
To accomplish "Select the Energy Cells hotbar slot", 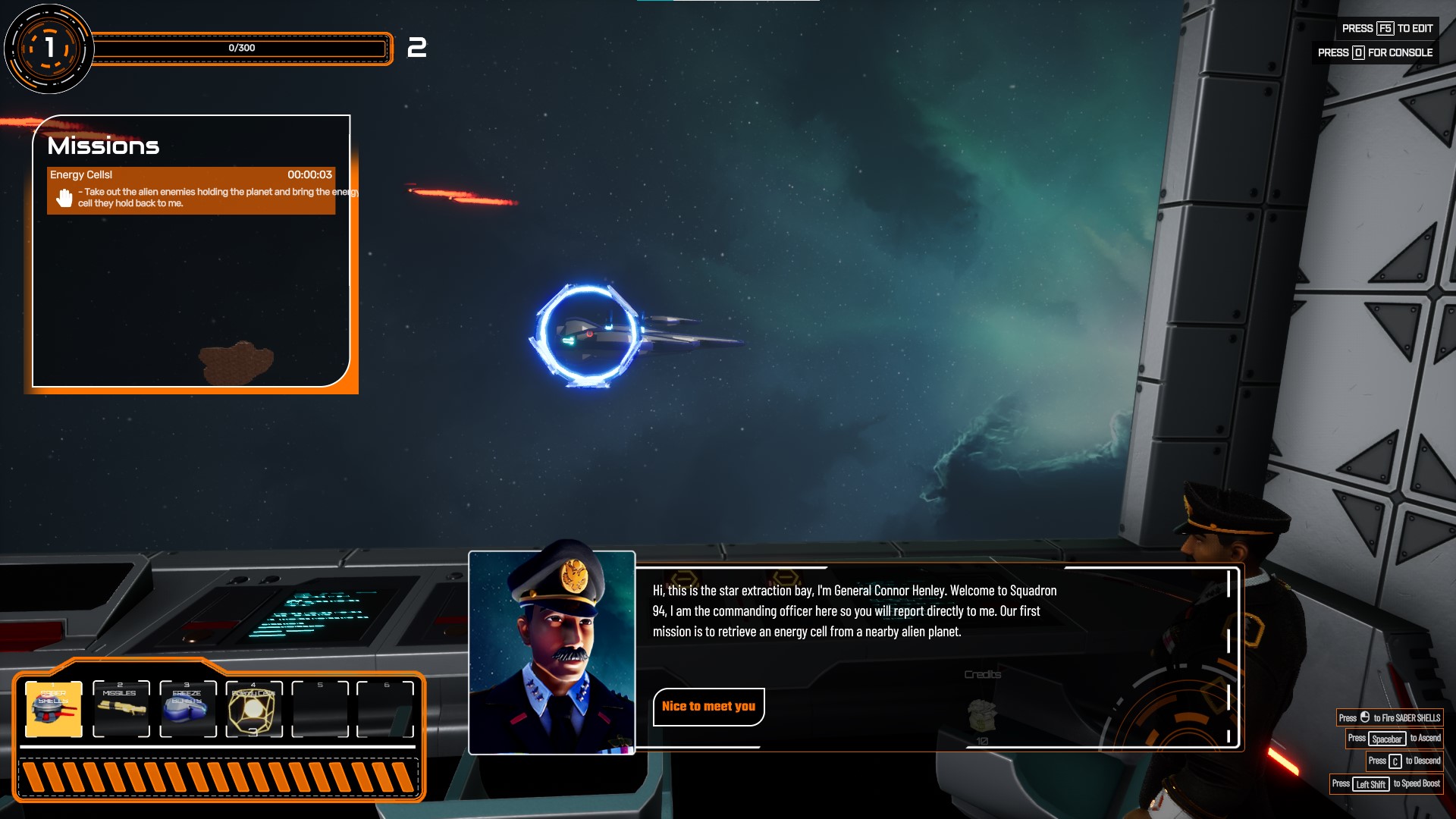I will click(x=254, y=710).
